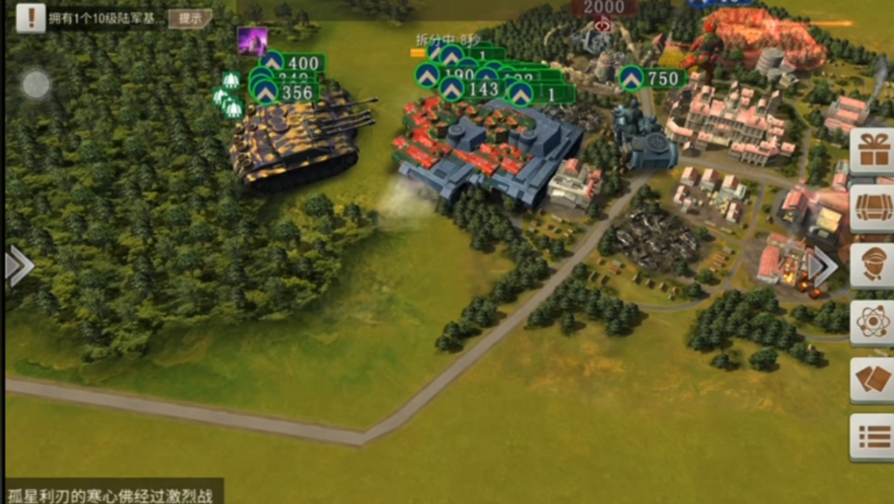Click the purple skill icon above tank
The height and width of the screenshot is (504, 894).
click(251, 41)
